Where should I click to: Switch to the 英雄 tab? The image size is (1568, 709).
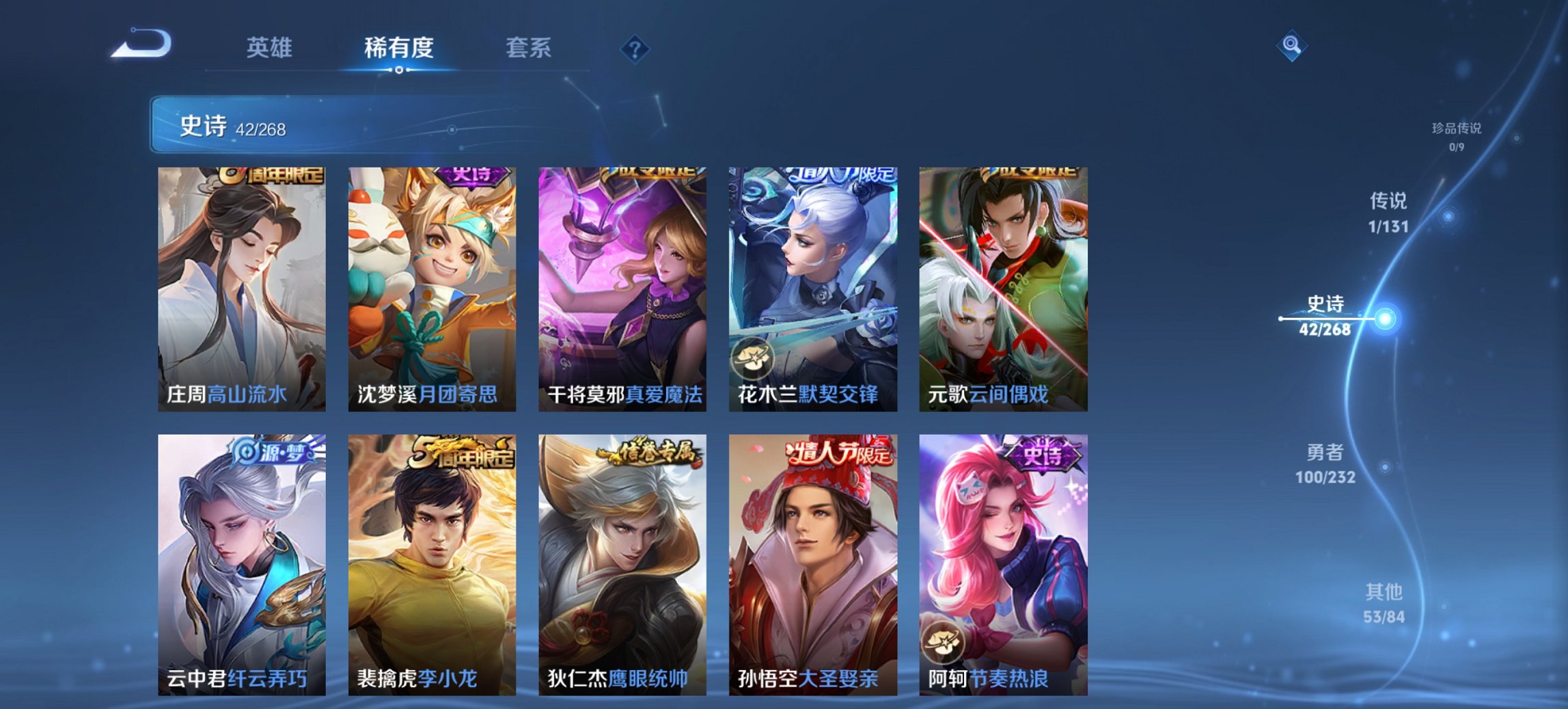pos(272,48)
